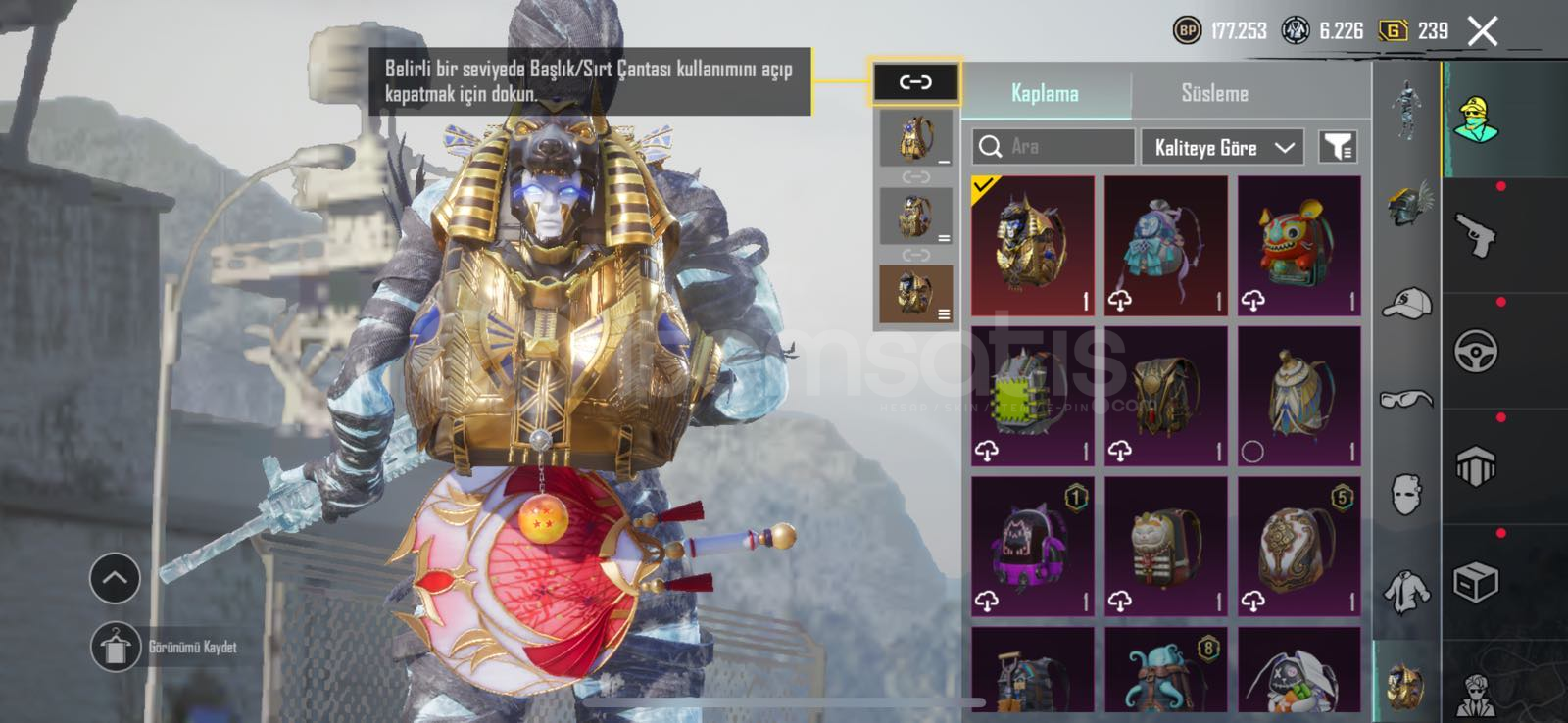Open the steering wheel vehicle section

tap(1476, 351)
